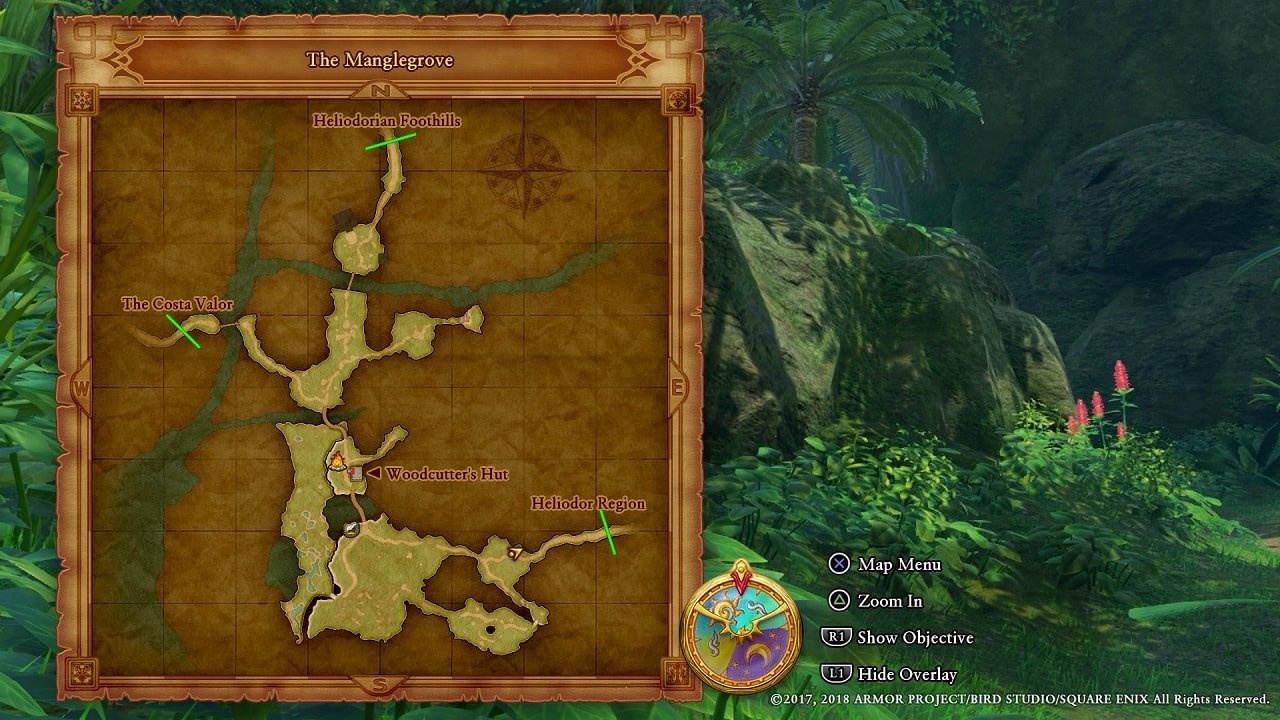
Task: Click the Heliodor Region label text
Action: click(588, 504)
